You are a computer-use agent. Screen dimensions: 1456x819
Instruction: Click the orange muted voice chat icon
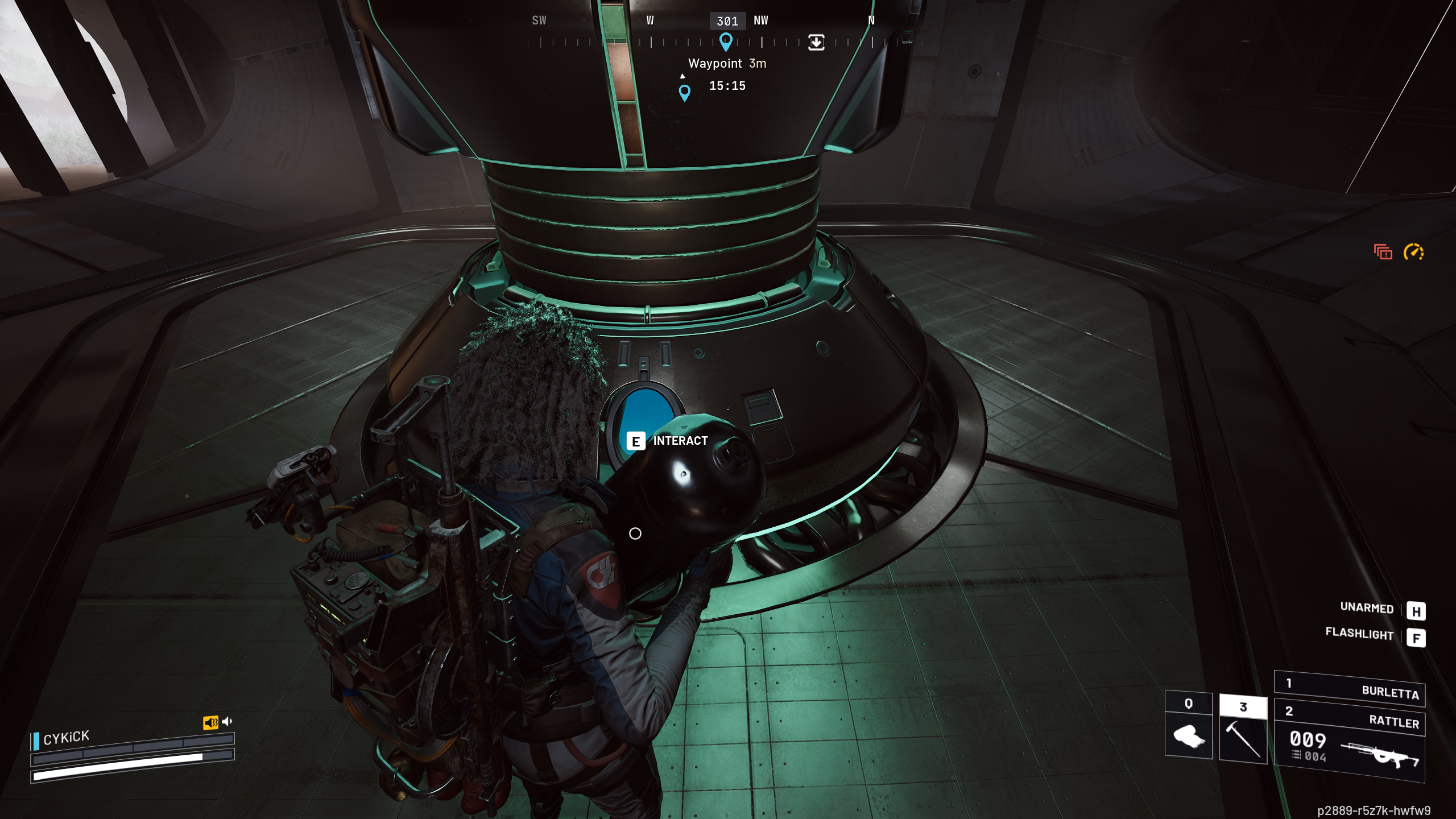click(210, 722)
